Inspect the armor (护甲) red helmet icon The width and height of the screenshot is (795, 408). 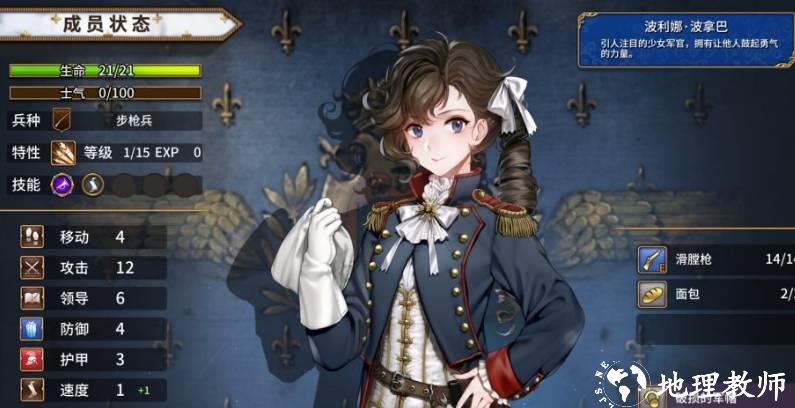click(32, 359)
